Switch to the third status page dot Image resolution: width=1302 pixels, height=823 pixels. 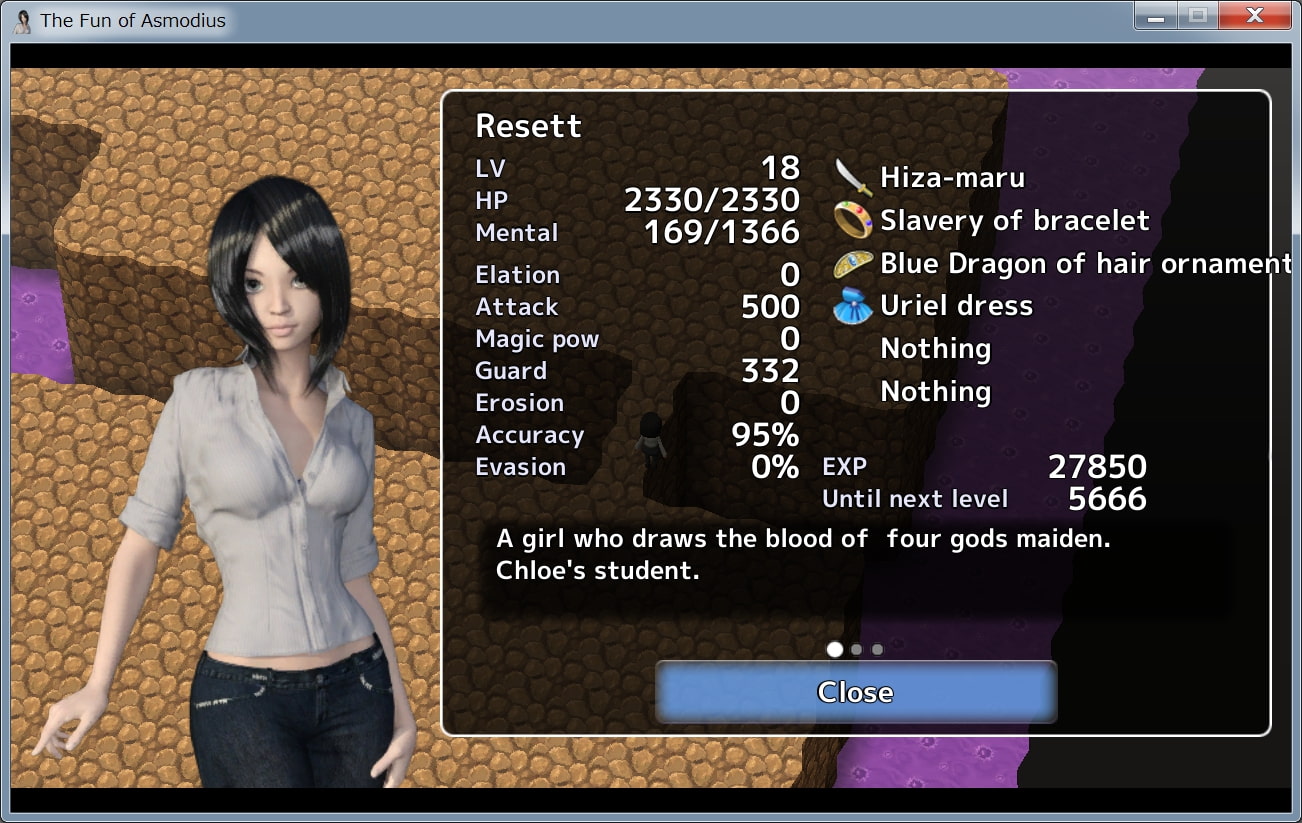[877, 649]
